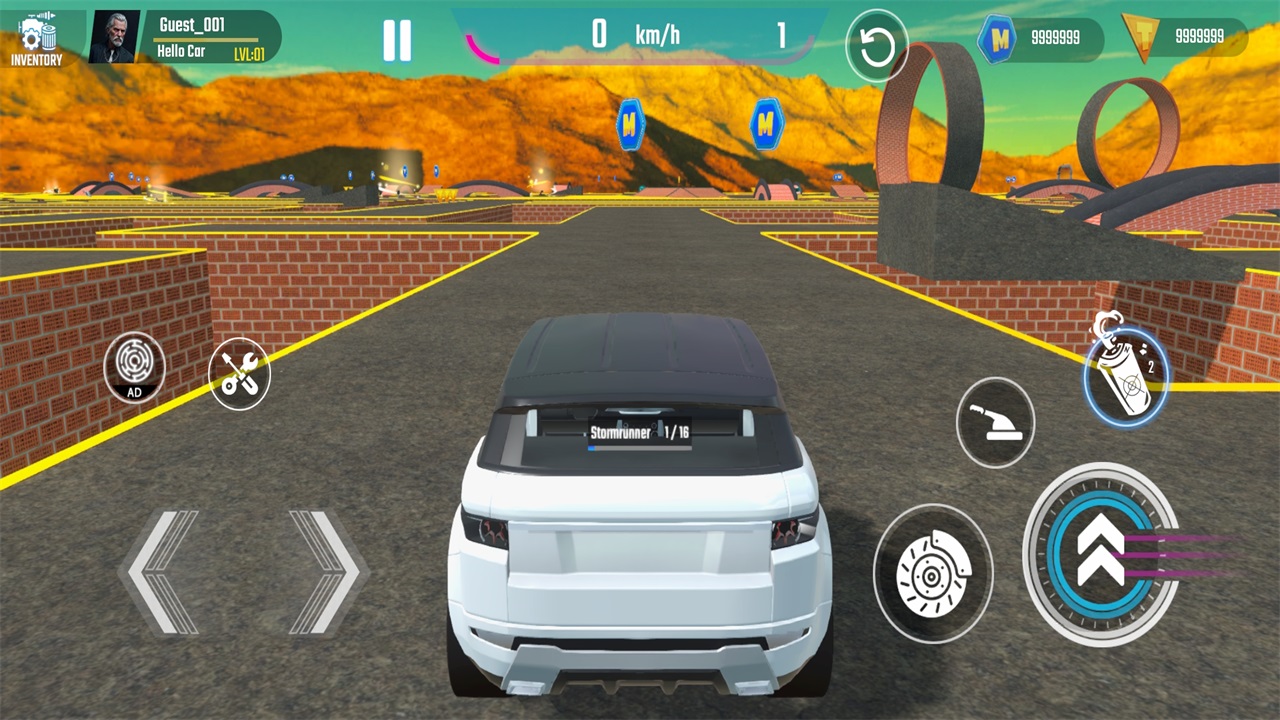Viewport: 1280px width, 720px height.
Task: Reset the car with the circular arrow button
Action: point(876,46)
